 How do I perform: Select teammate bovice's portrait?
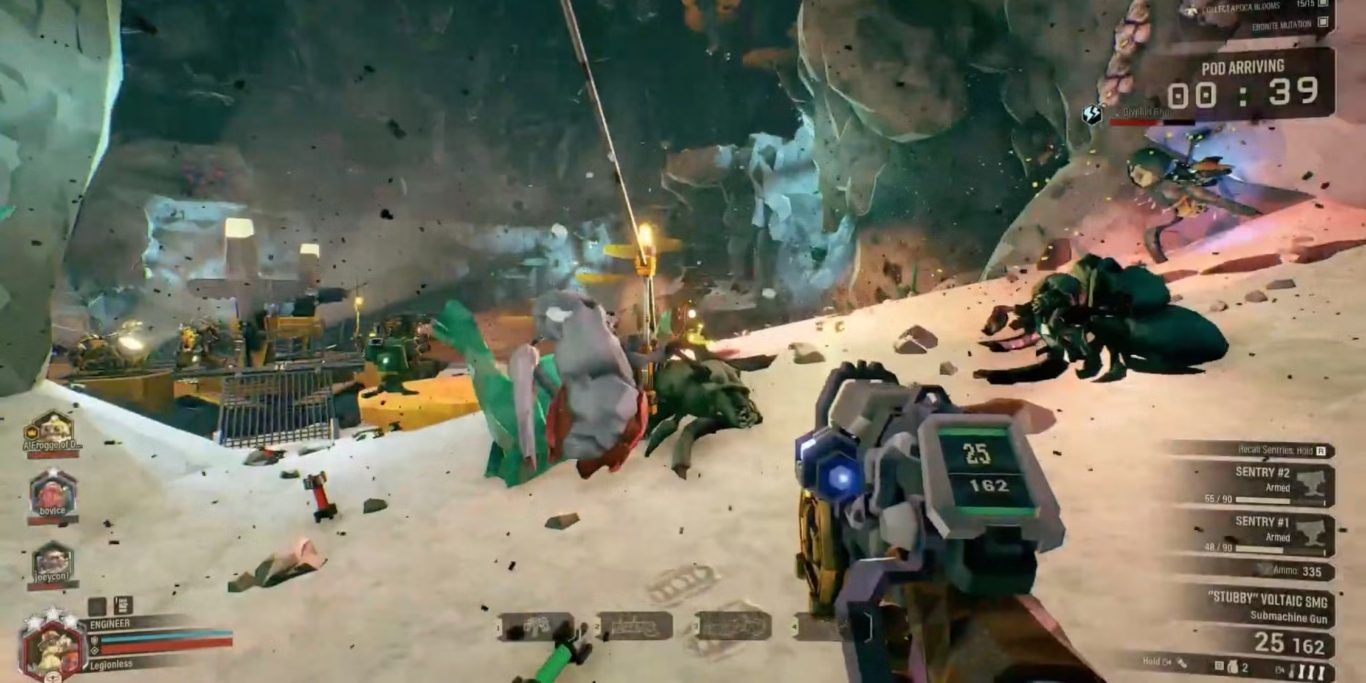pos(52,493)
